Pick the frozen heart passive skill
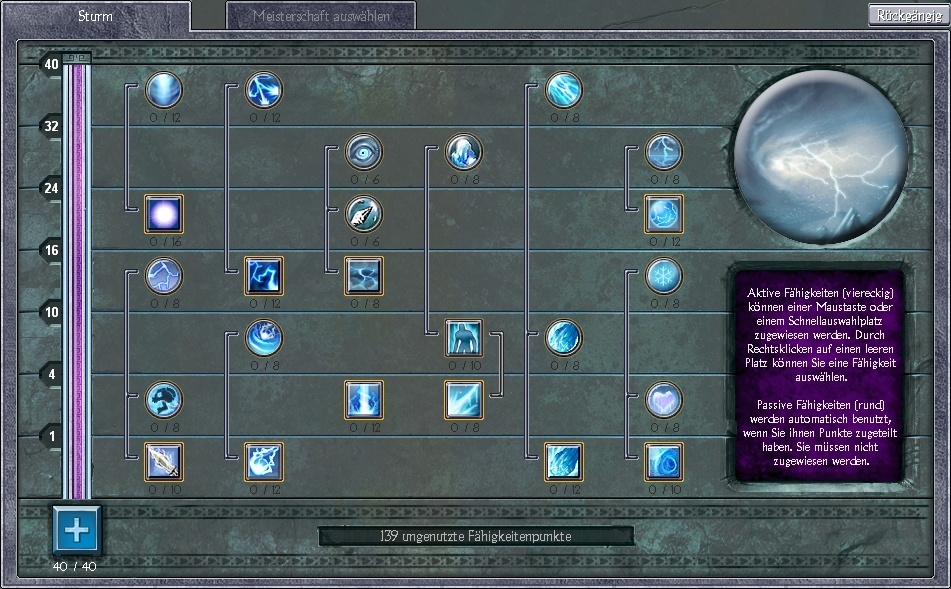 click(663, 400)
